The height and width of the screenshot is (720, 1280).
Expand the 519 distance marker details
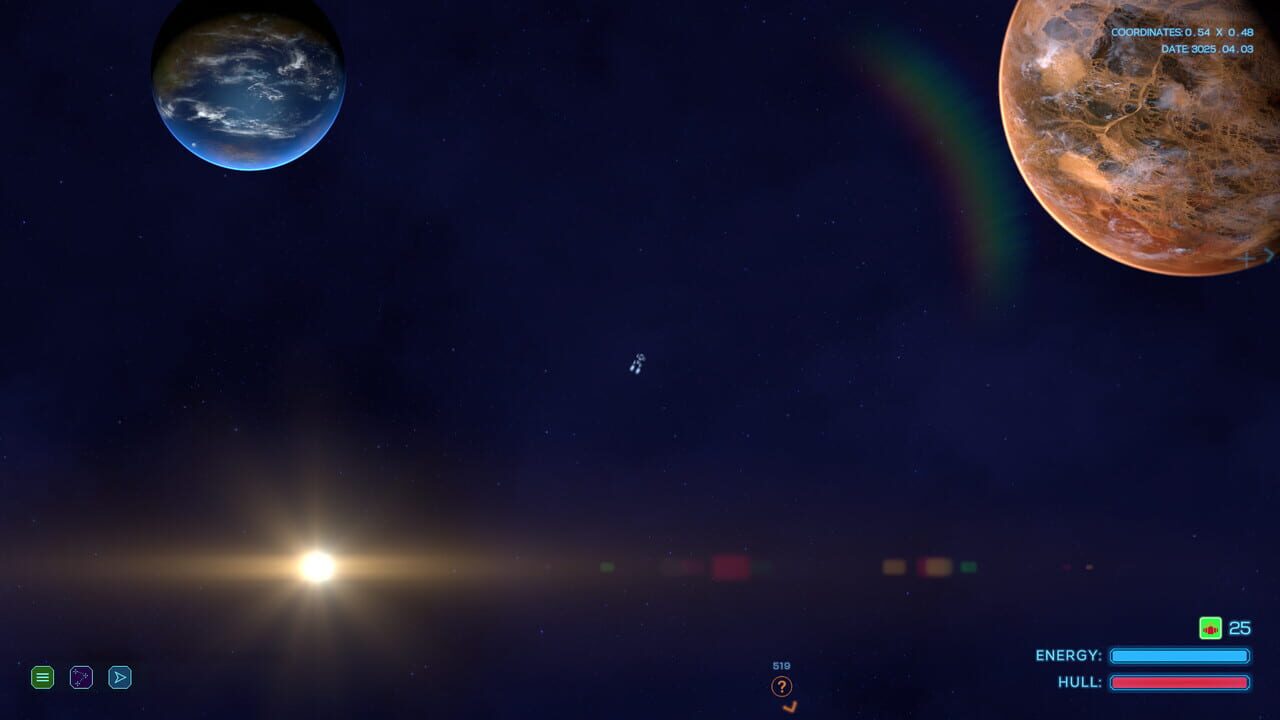780,665
